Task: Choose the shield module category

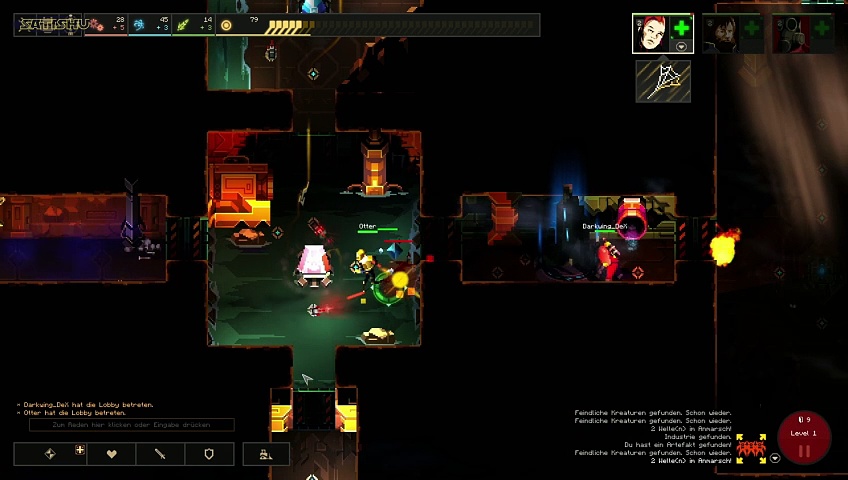Action: pos(209,454)
